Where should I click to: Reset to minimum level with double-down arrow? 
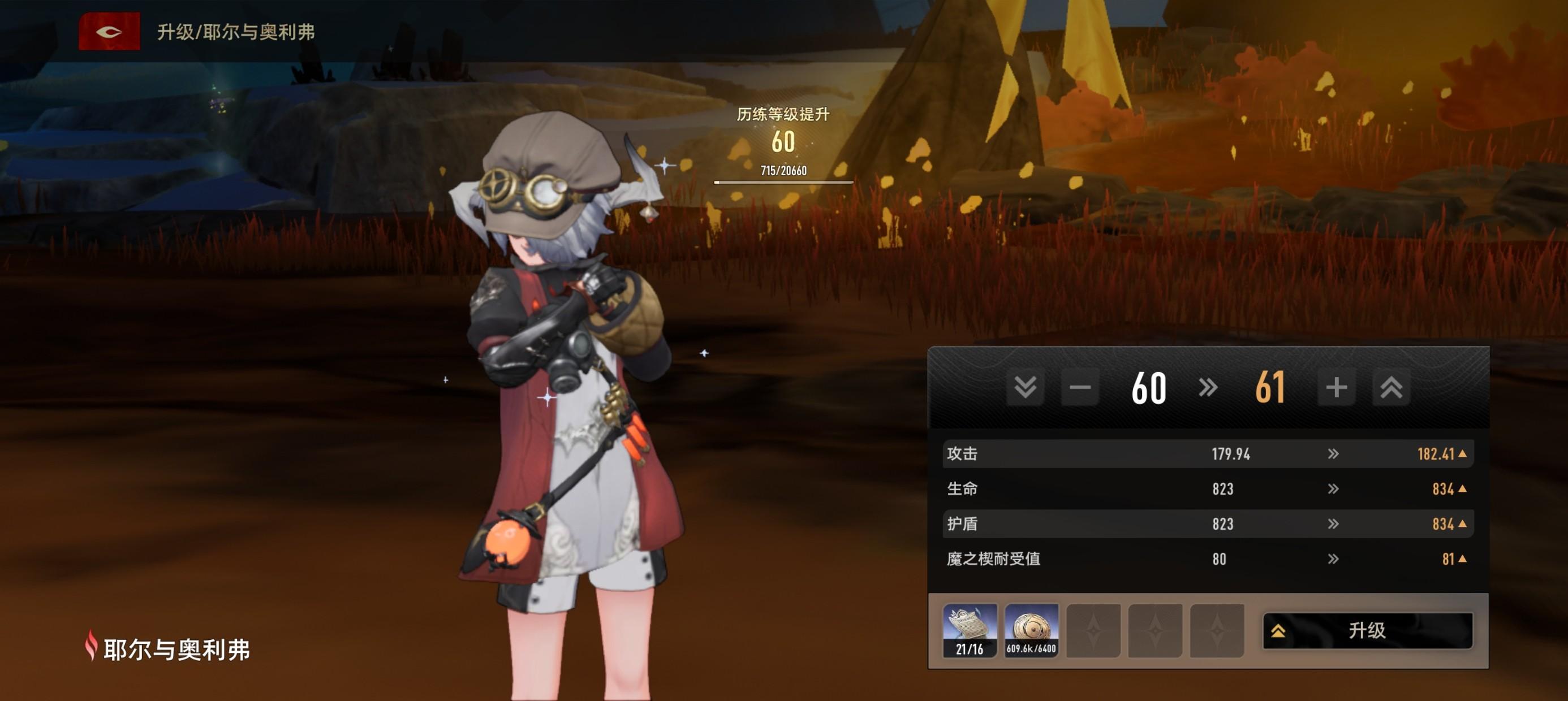click(x=1025, y=387)
